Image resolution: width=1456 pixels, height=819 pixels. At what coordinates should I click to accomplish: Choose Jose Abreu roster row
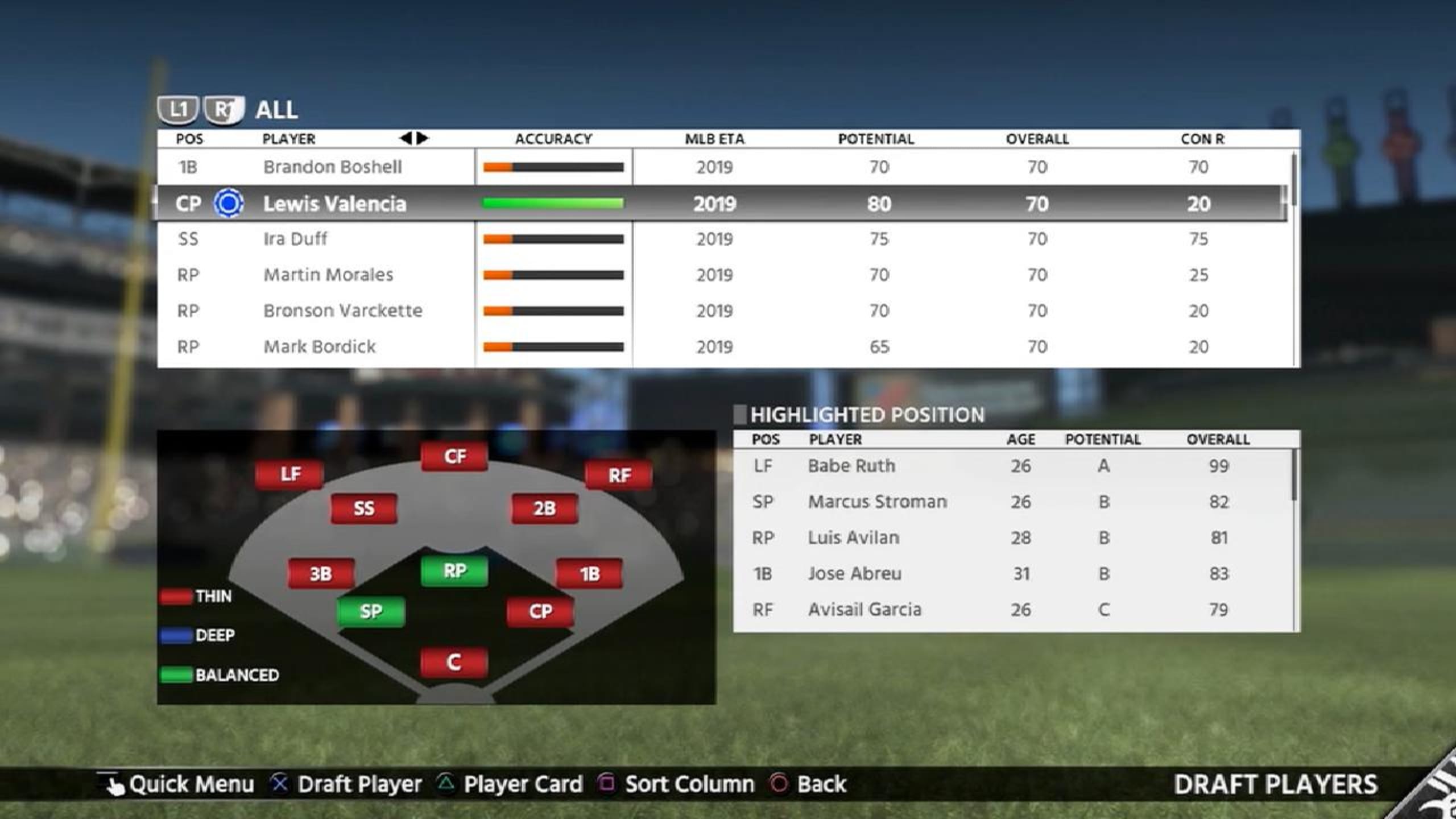[854, 574]
